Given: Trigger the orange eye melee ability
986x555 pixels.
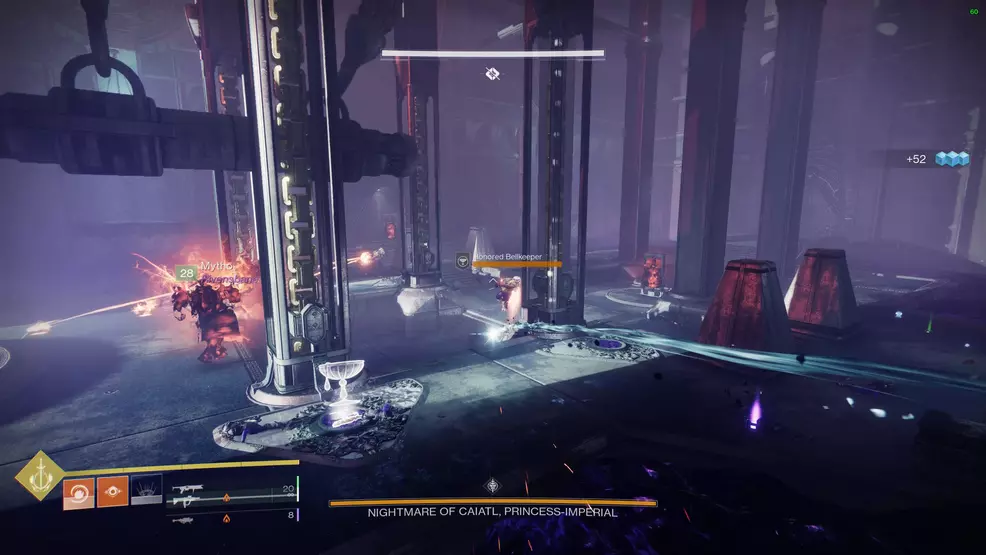Looking at the screenshot, I should click(x=112, y=491).
